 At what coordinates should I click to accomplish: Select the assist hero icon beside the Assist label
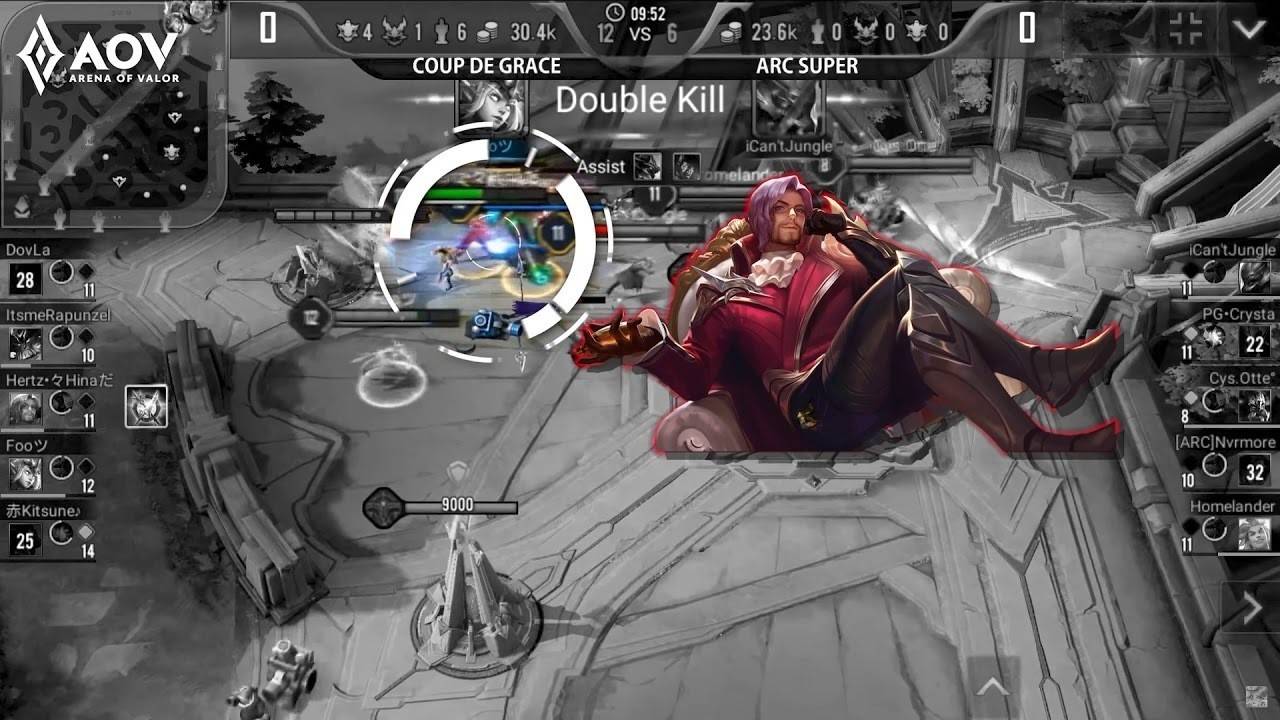click(x=647, y=166)
